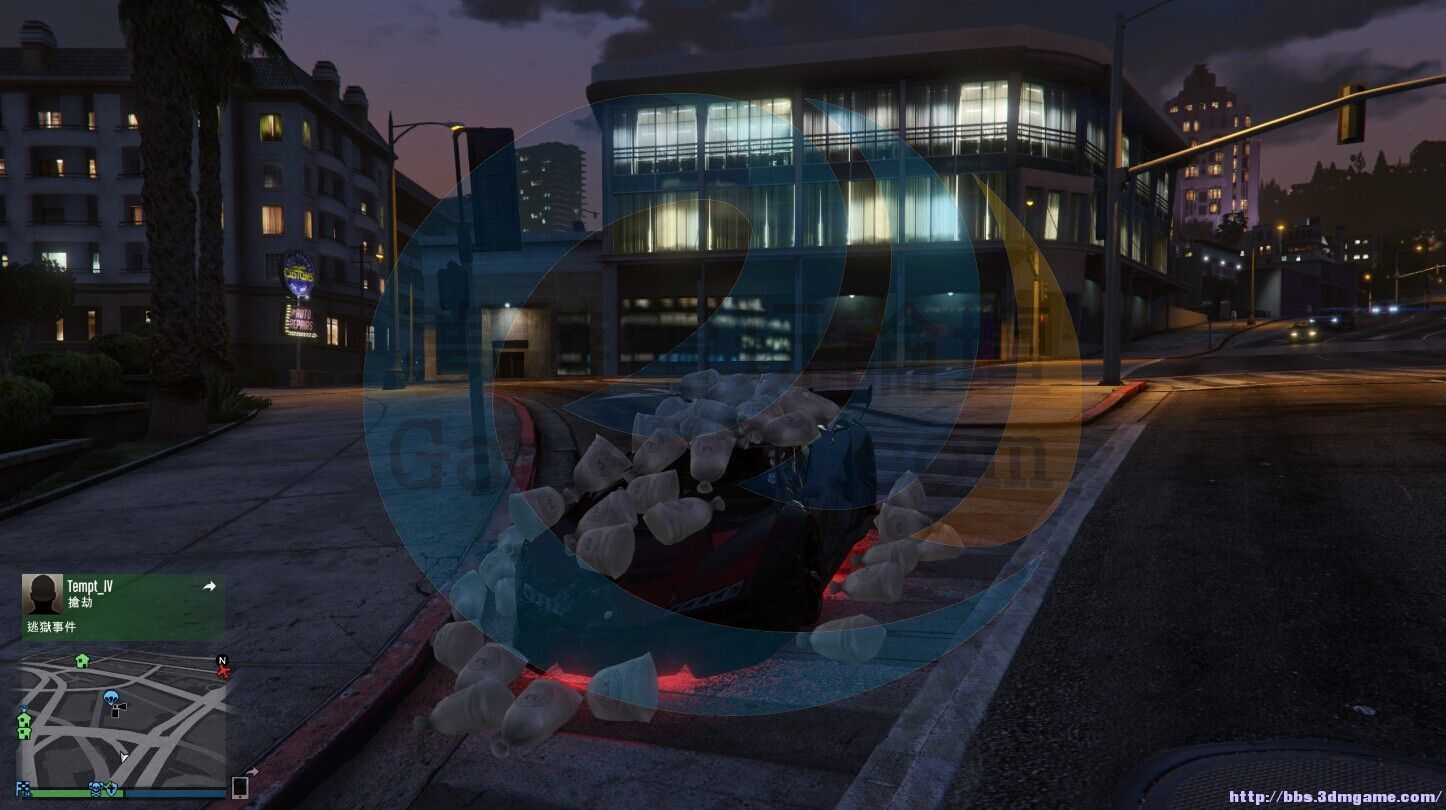Click Tempt_IV's player avatar portrait
The image size is (1446, 810).
[x=42, y=594]
